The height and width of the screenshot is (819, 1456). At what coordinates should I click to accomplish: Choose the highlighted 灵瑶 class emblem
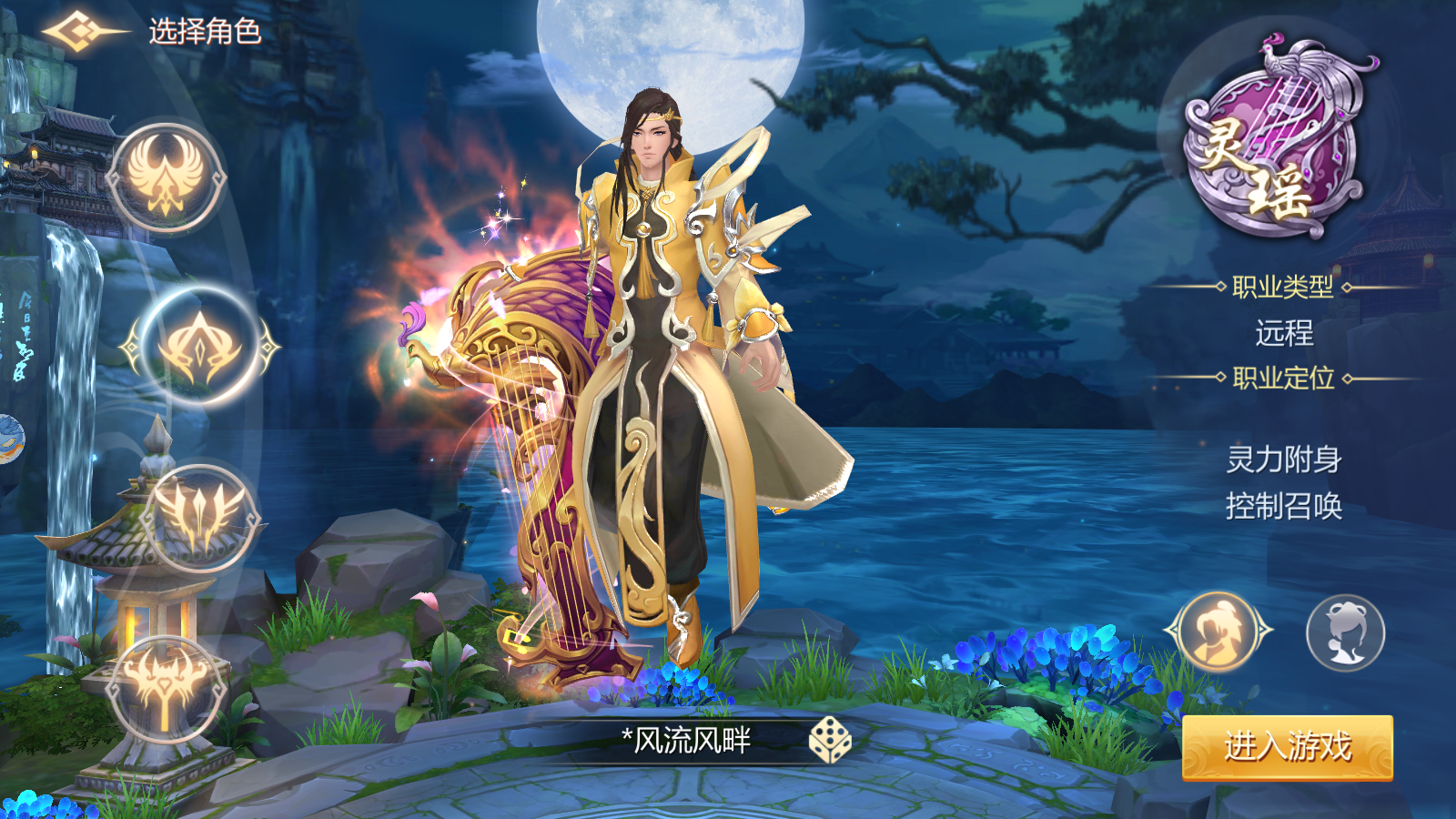click(x=200, y=346)
